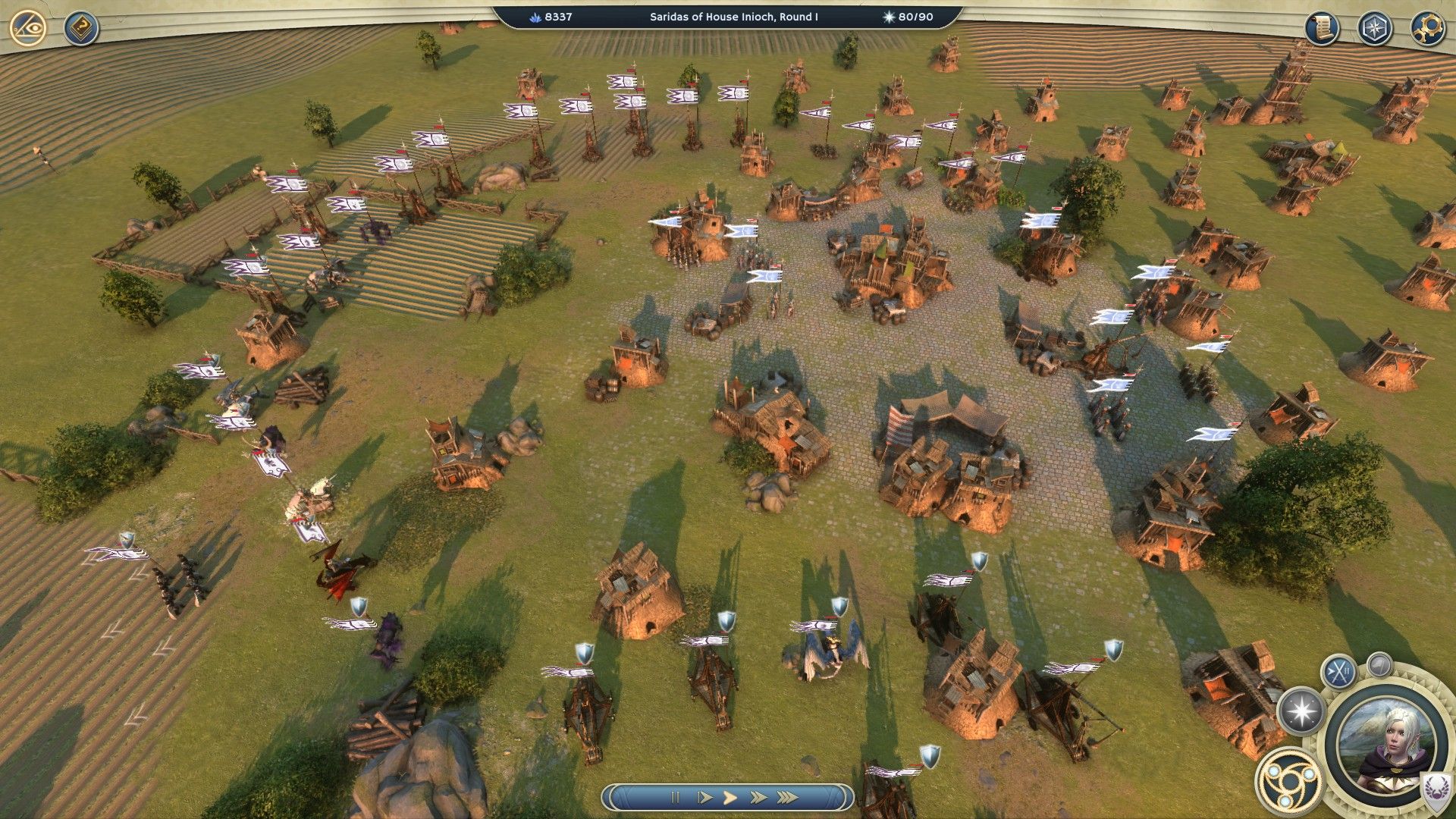Click the small grey flag surrender button
Screen dimensions: 1456x819
coord(1379,665)
